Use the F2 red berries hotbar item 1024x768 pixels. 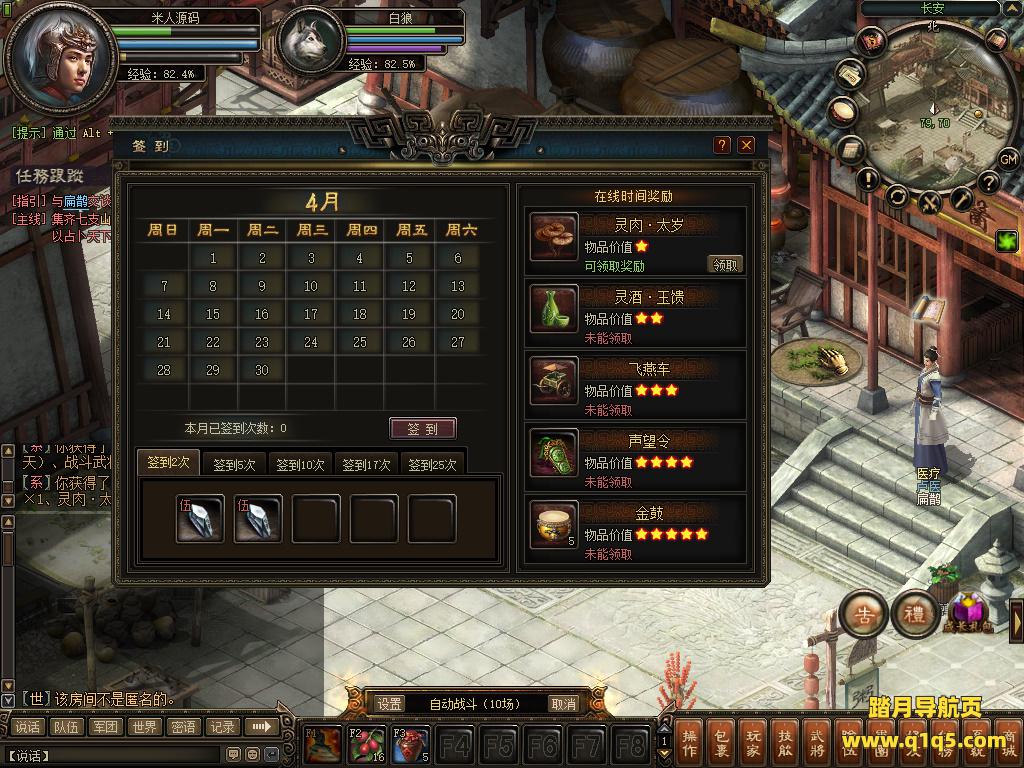click(366, 746)
